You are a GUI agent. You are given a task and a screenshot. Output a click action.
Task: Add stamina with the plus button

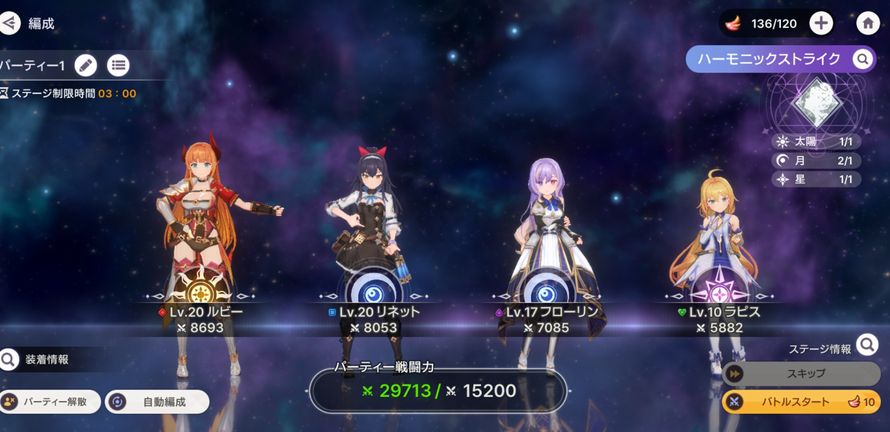coord(820,23)
